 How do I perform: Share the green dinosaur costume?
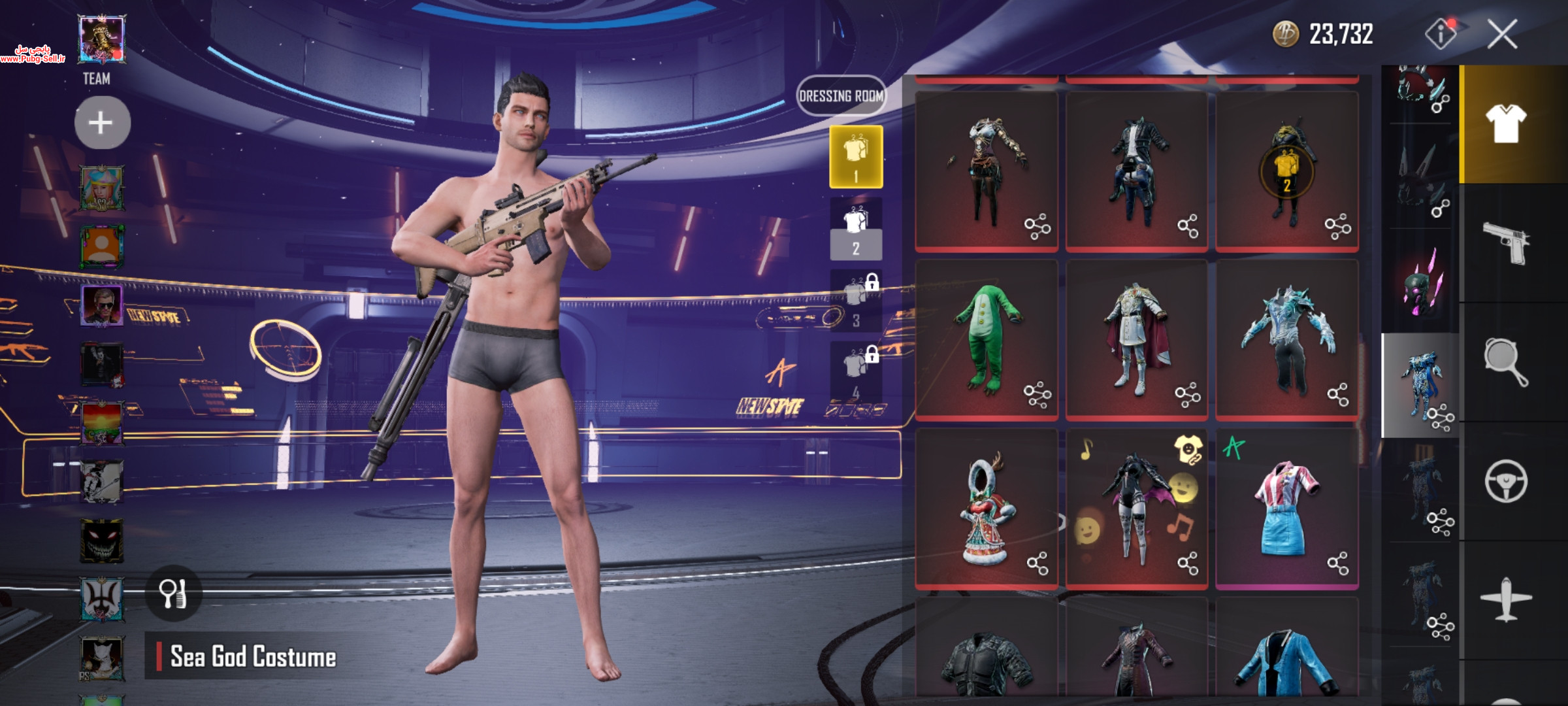coord(1037,395)
